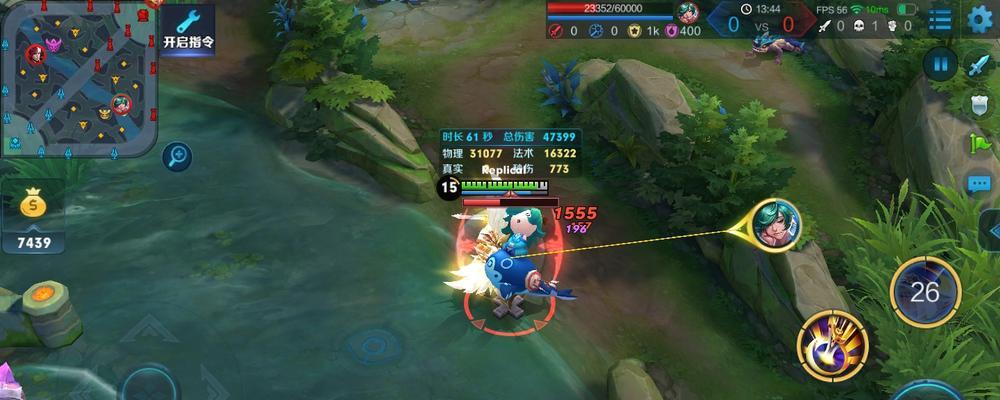The image size is (1000, 400).
Task: Open the gear settings menu
Action: (980, 18)
